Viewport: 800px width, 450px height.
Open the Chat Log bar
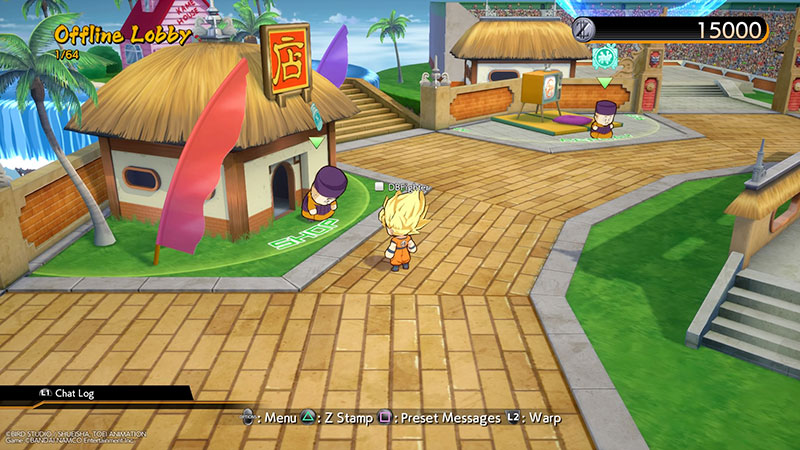click(x=80, y=394)
